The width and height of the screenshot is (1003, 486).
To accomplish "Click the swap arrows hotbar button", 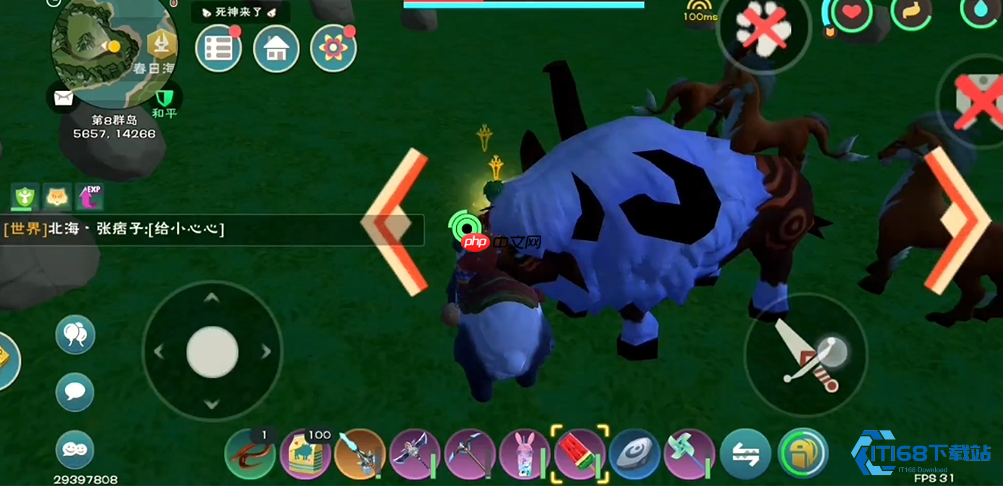I will (746, 454).
